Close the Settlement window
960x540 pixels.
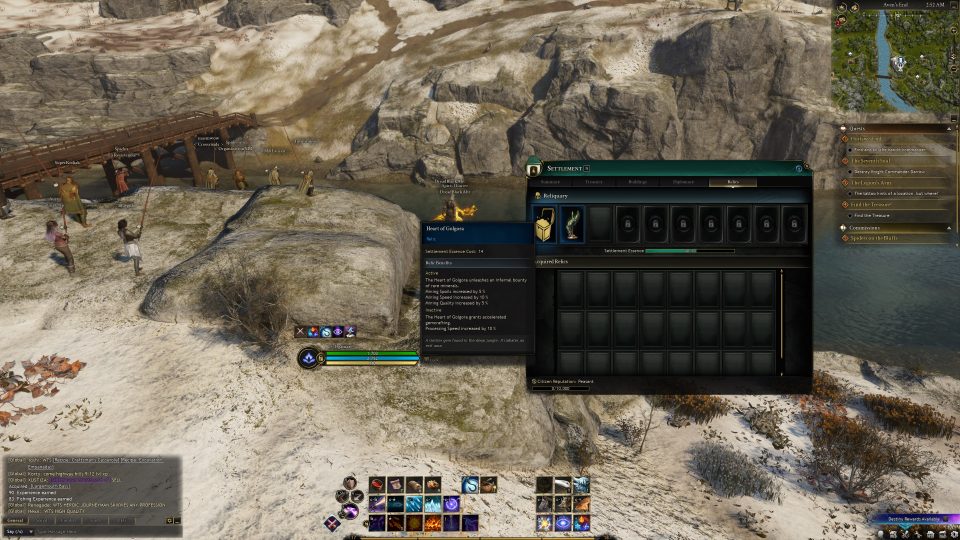[799, 168]
